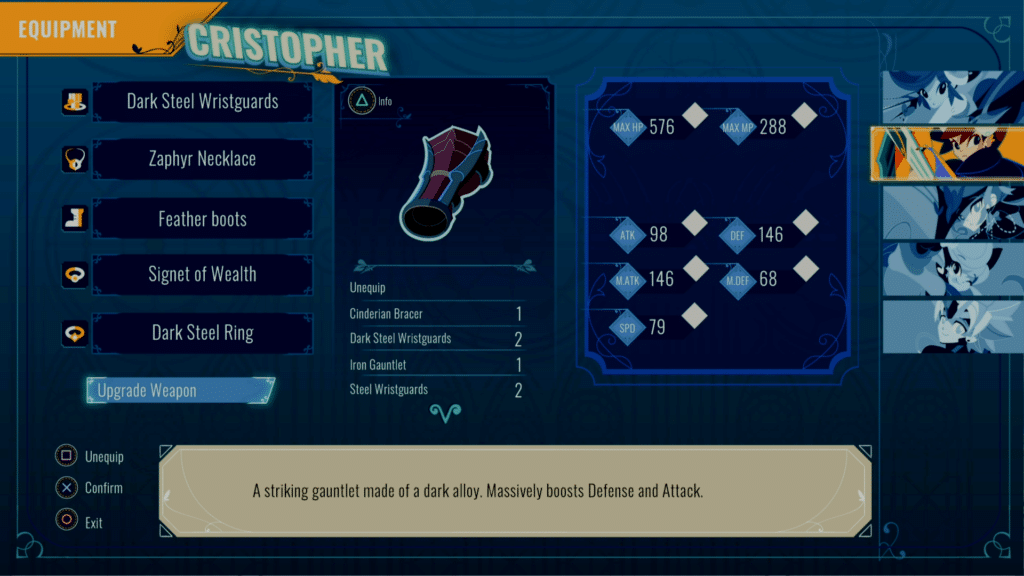Image resolution: width=1024 pixels, height=576 pixels.
Task: Switch to the top character portrait
Action: 953,98
